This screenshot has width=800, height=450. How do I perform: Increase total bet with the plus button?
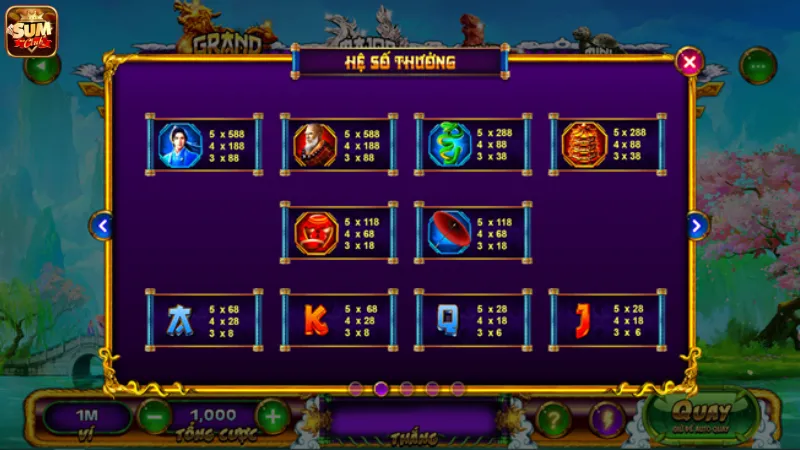pos(272,415)
